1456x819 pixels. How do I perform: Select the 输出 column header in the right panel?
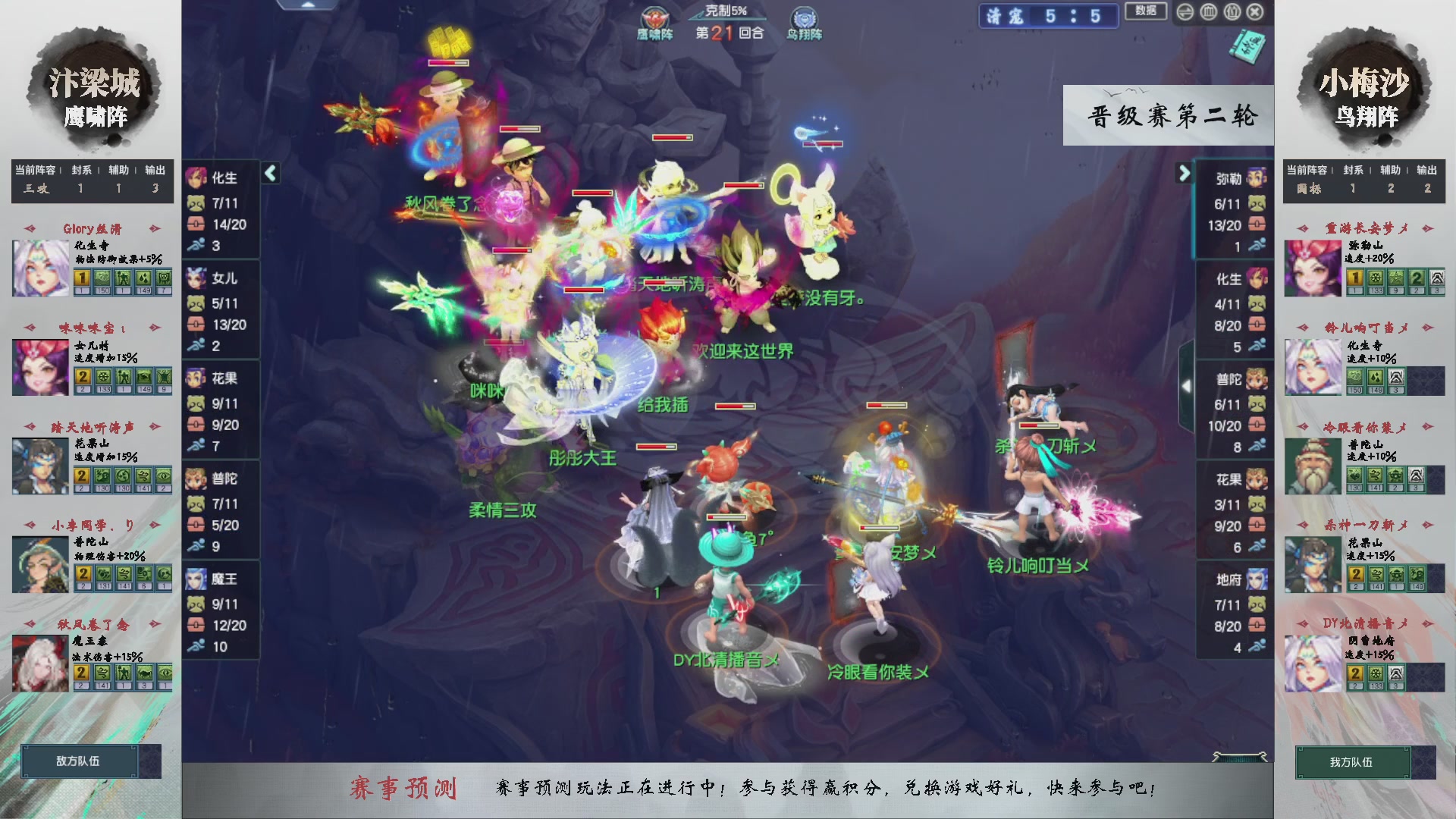coord(1429,171)
